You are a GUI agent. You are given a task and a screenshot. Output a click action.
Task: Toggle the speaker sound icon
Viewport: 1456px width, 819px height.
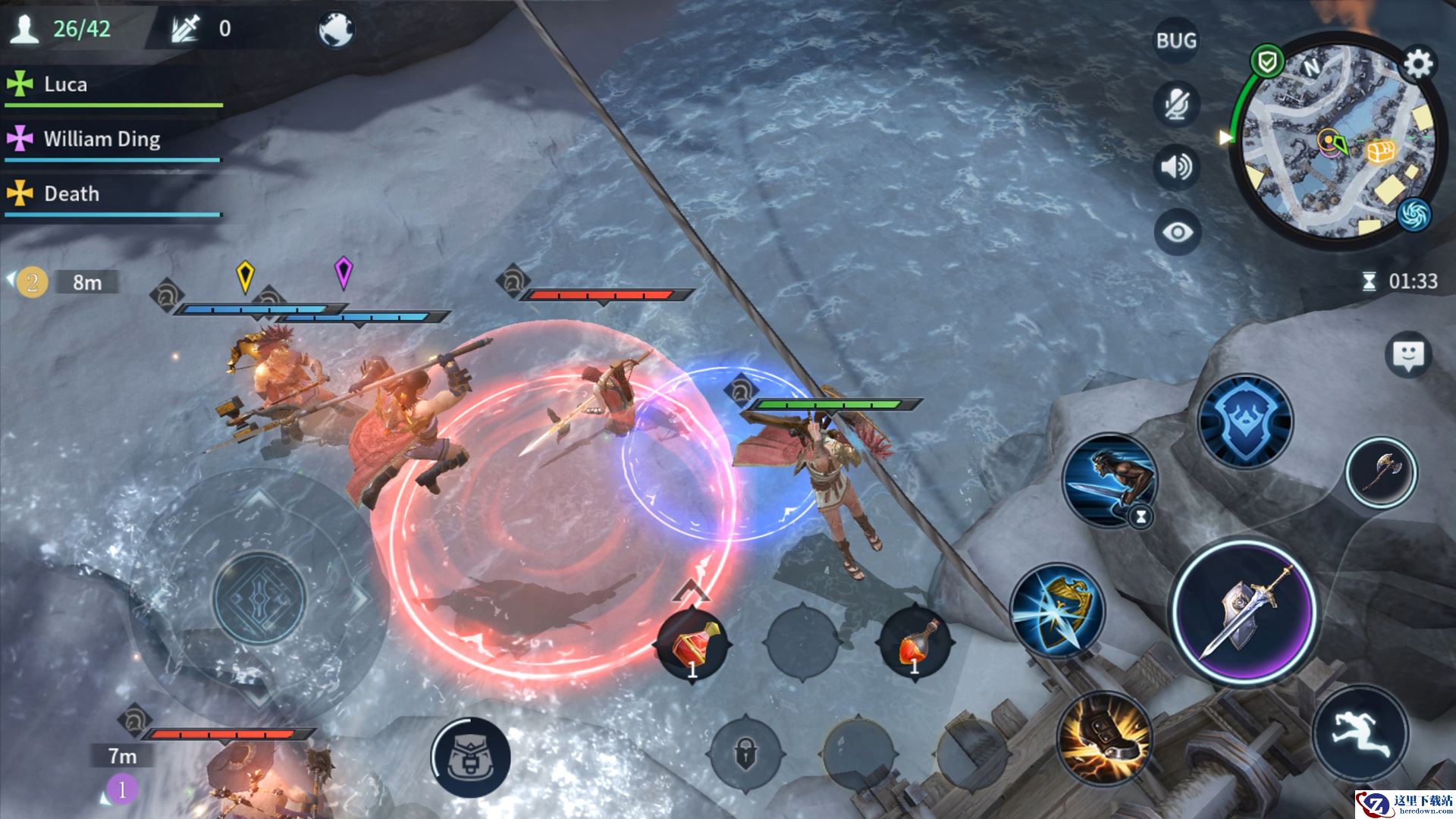1176,167
